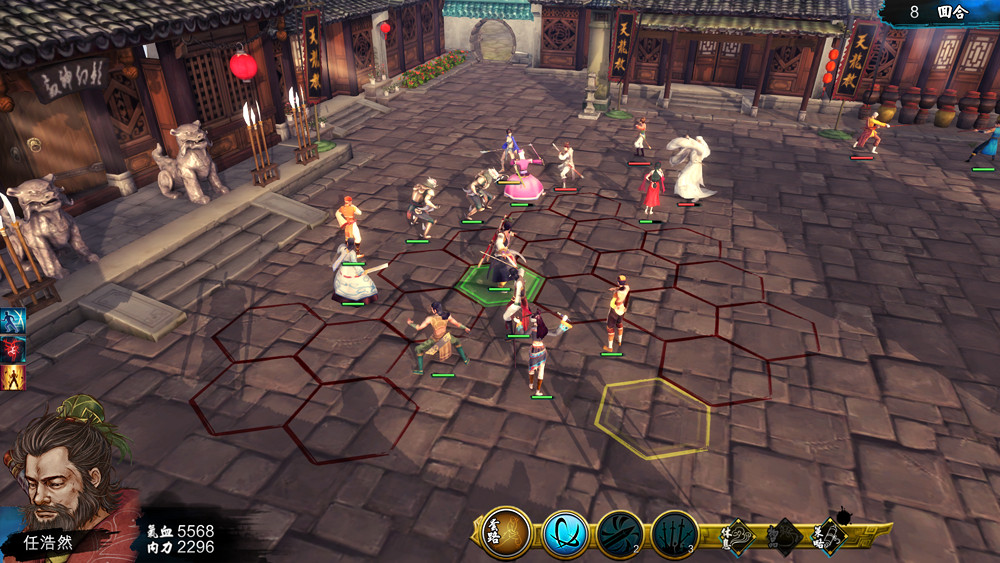The image size is (1000, 563).
Task: Activate the glowing blue crossed-slash skill
Action: click(x=566, y=534)
